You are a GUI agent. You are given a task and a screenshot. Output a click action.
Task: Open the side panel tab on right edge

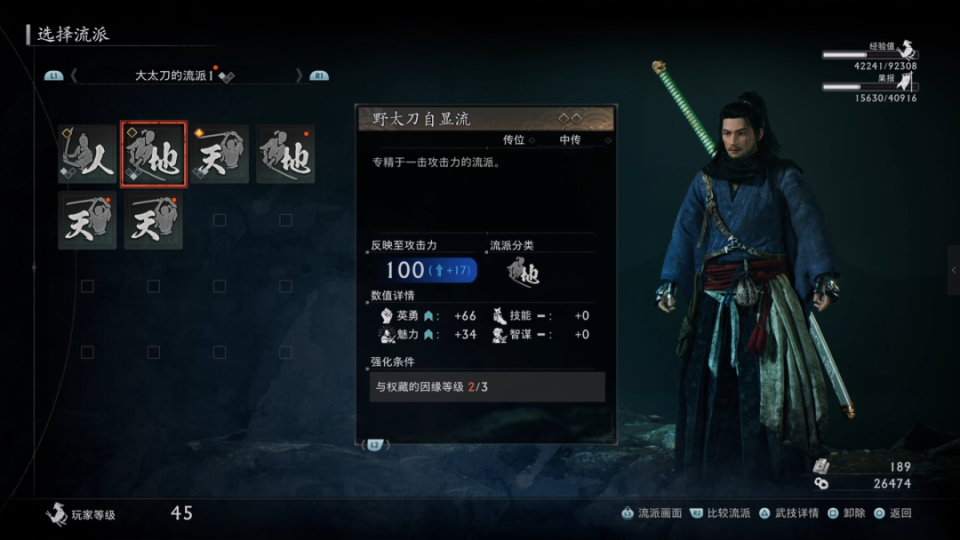click(953, 270)
